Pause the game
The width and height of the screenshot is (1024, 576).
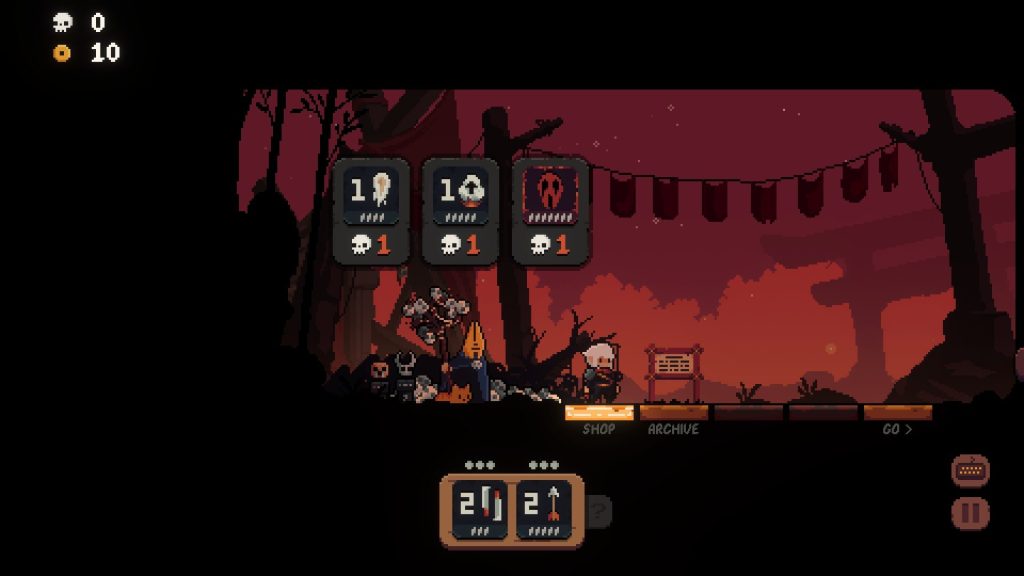pyautogui.click(x=970, y=514)
